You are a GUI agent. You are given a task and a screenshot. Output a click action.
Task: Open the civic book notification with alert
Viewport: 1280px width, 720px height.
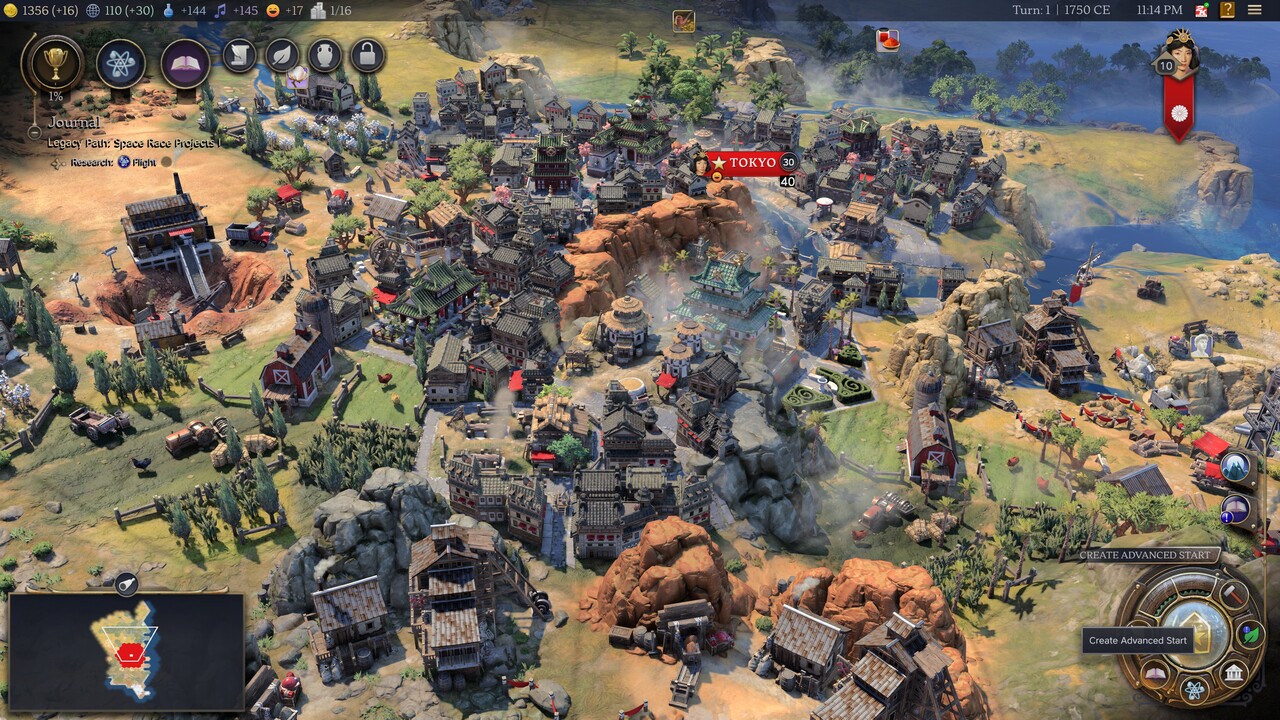pyautogui.click(x=1237, y=510)
